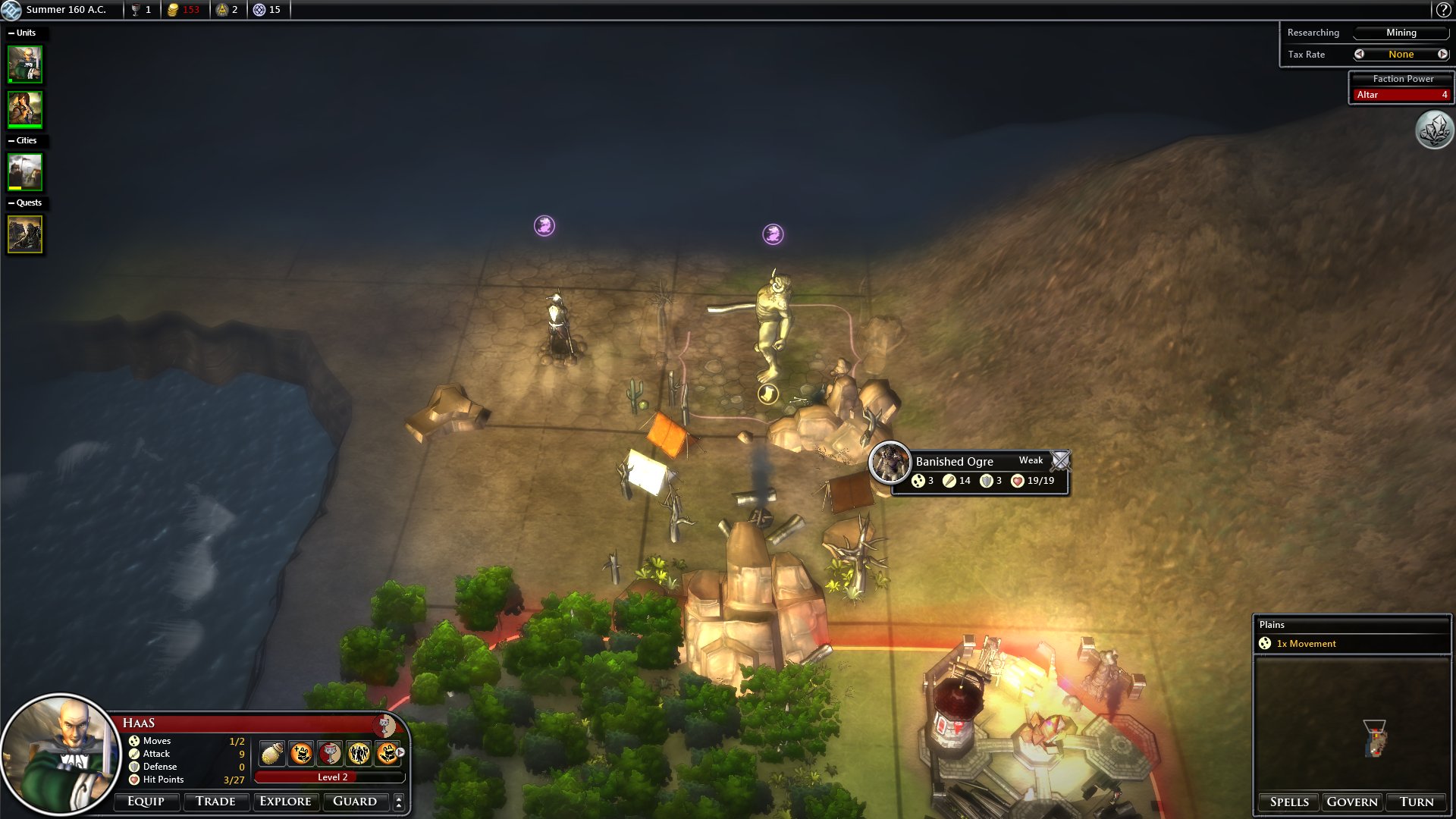Open the Equip screen for Haas
The height and width of the screenshot is (819, 1456).
pos(146,802)
